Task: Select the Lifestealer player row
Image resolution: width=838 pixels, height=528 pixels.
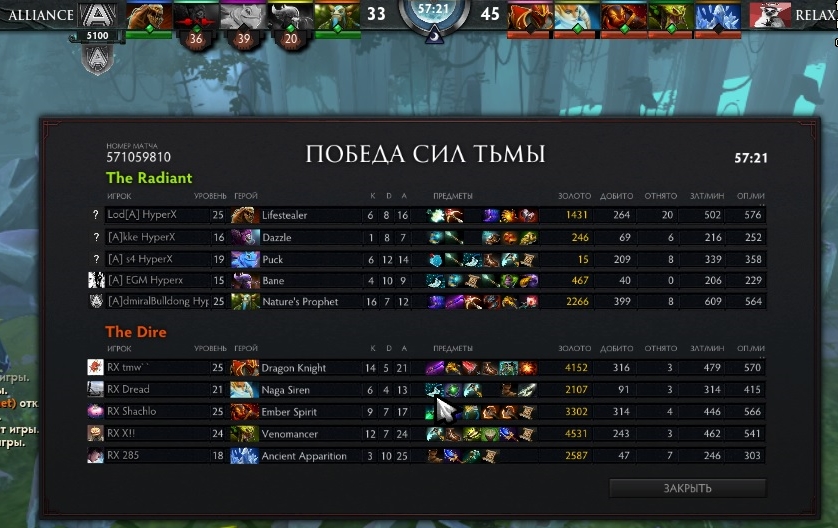Action: [300, 215]
